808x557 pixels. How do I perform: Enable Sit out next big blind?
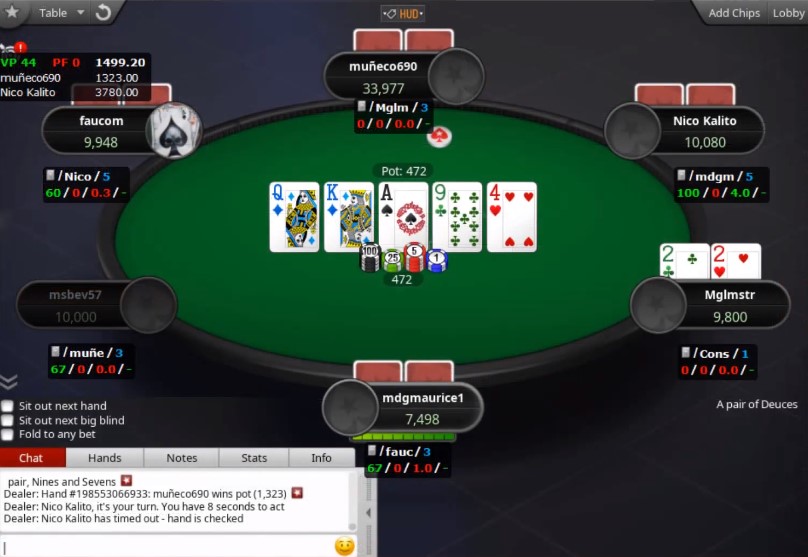click(x=8, y=420)
